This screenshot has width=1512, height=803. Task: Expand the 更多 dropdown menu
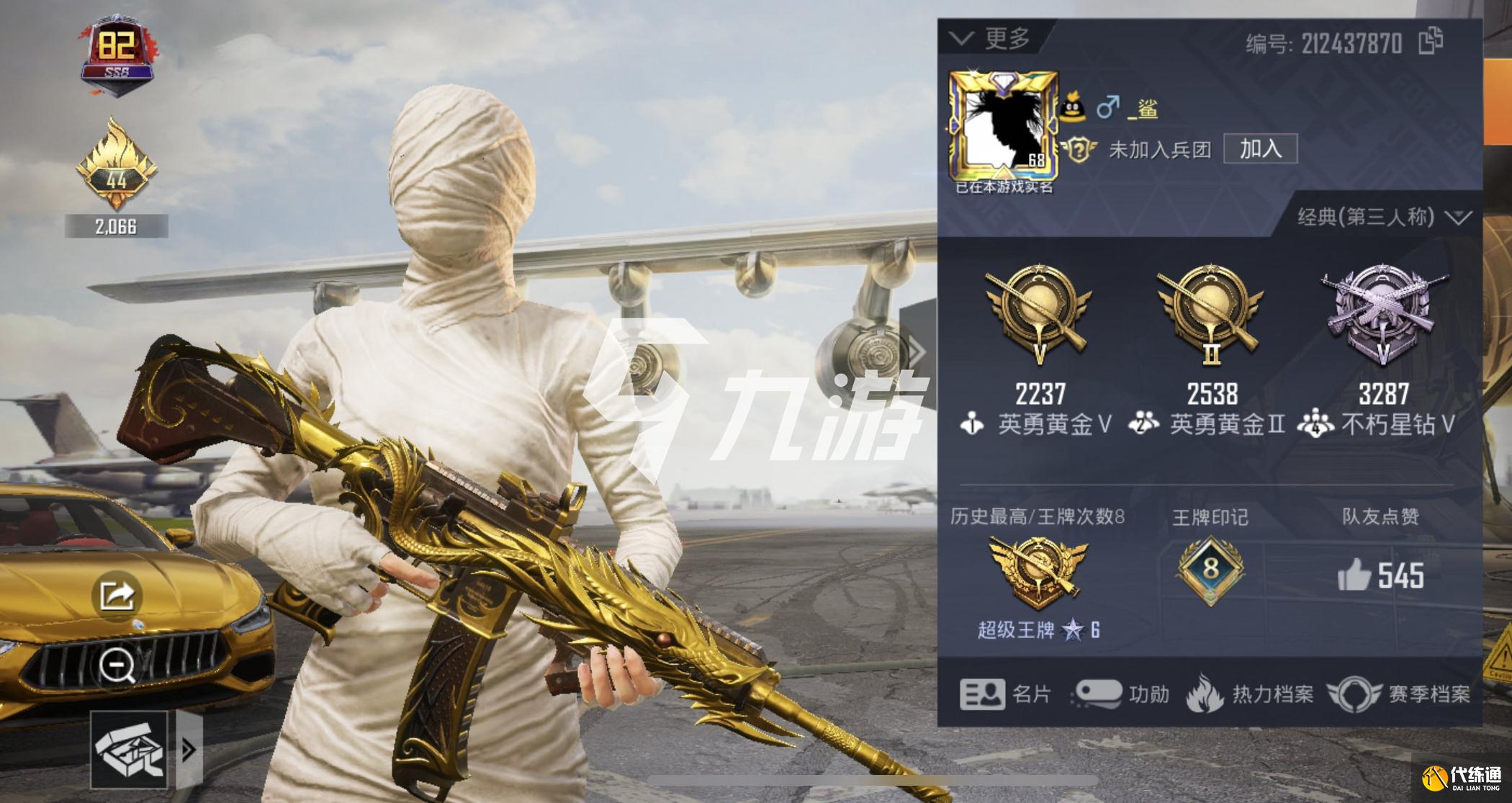point(992,38)
